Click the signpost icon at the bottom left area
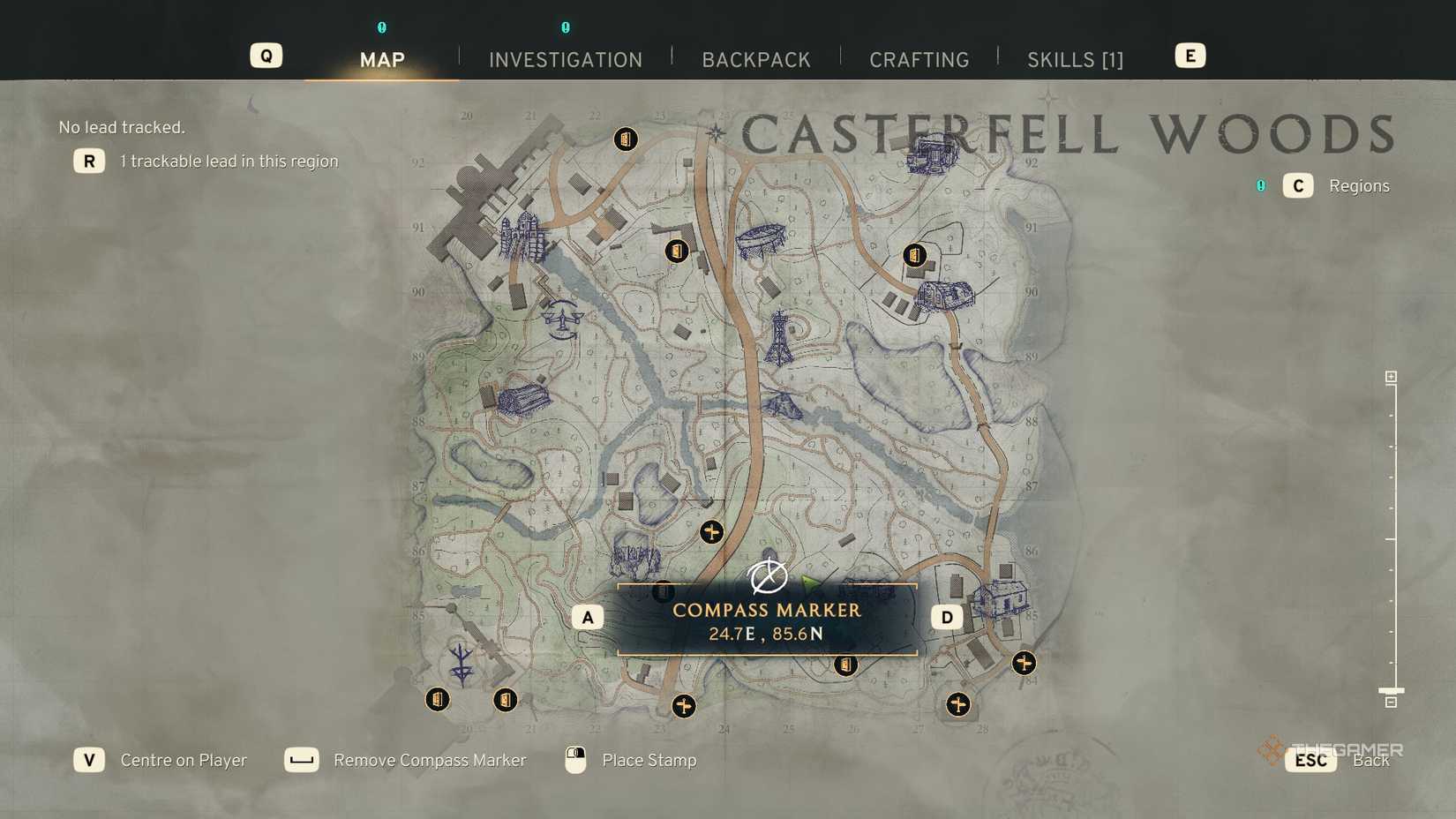This screenshot has width=1456, height=819. pos(685,706)
